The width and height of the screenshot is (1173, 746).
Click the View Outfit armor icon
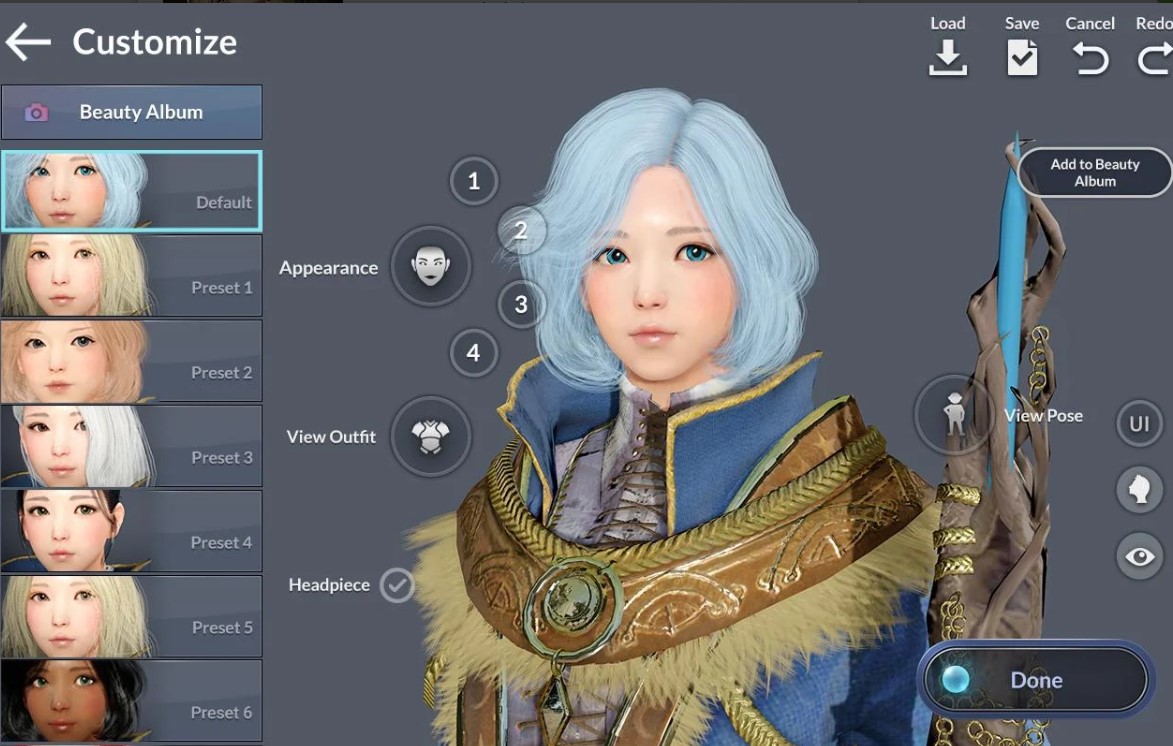430,436
